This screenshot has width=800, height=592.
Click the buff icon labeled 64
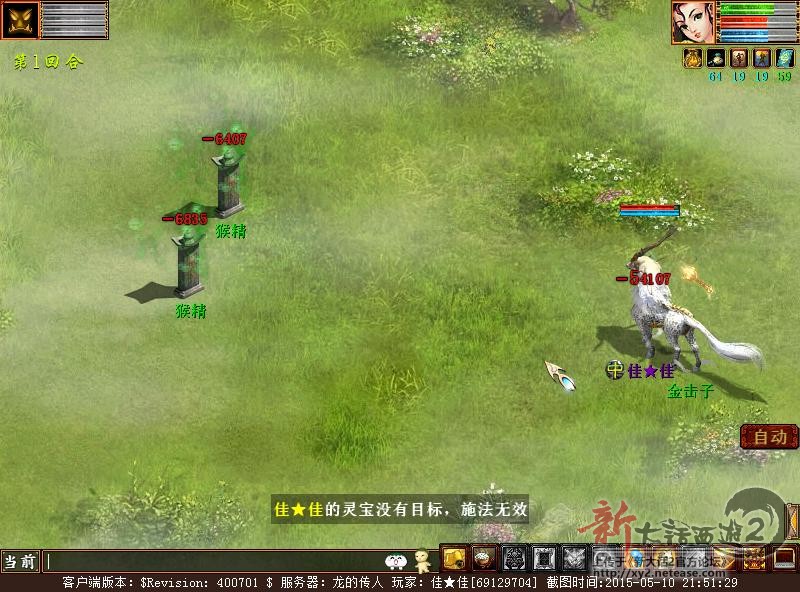(714, 58)
